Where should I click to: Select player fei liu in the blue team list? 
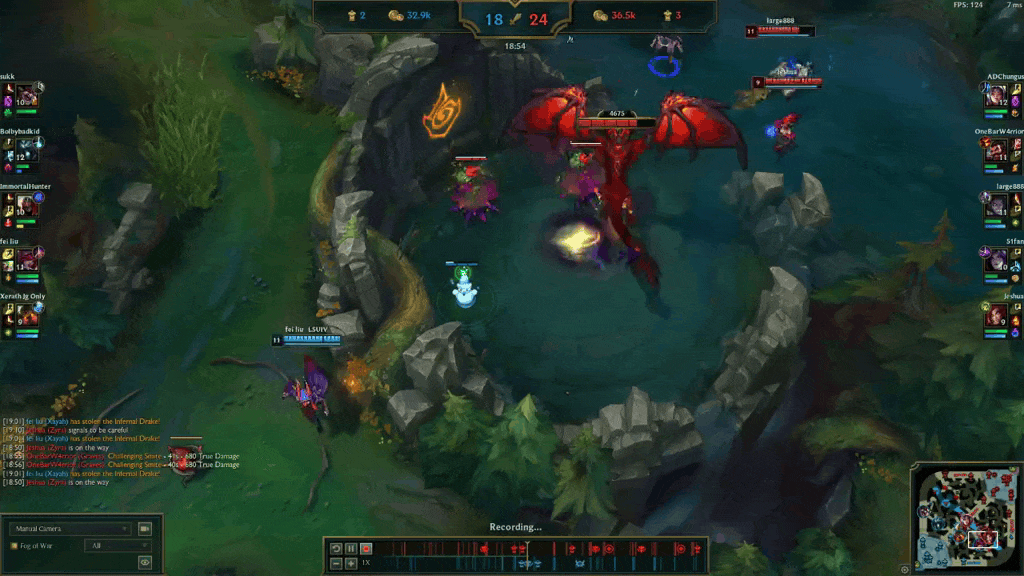point(26,260)
